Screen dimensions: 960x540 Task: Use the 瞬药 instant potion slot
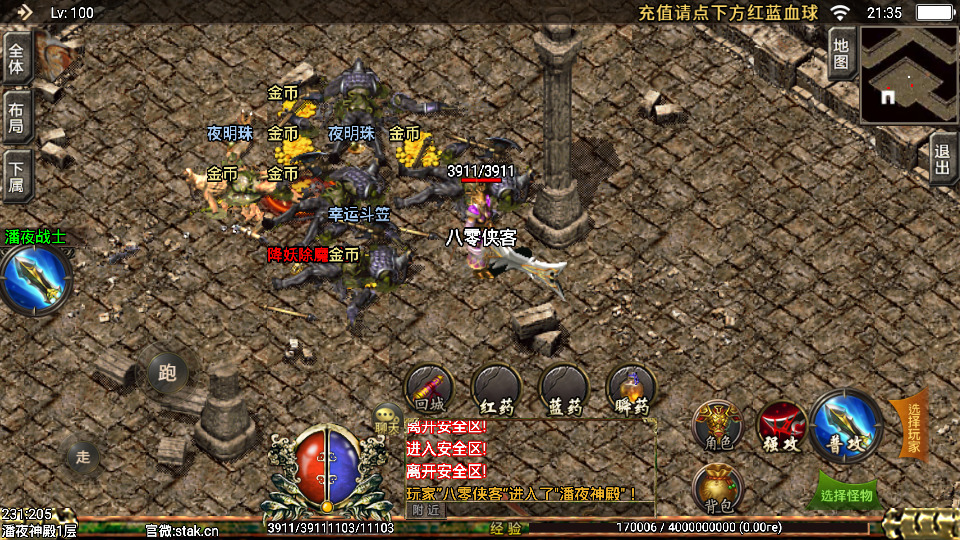pos(631,388)
